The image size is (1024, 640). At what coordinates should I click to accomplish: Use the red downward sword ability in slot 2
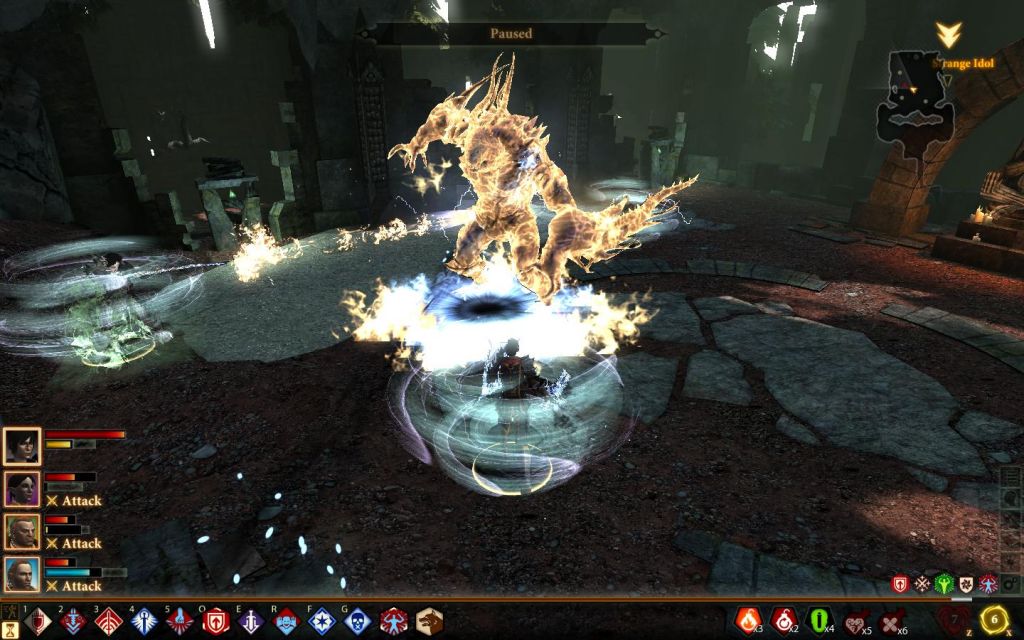[x=74, y=622]
